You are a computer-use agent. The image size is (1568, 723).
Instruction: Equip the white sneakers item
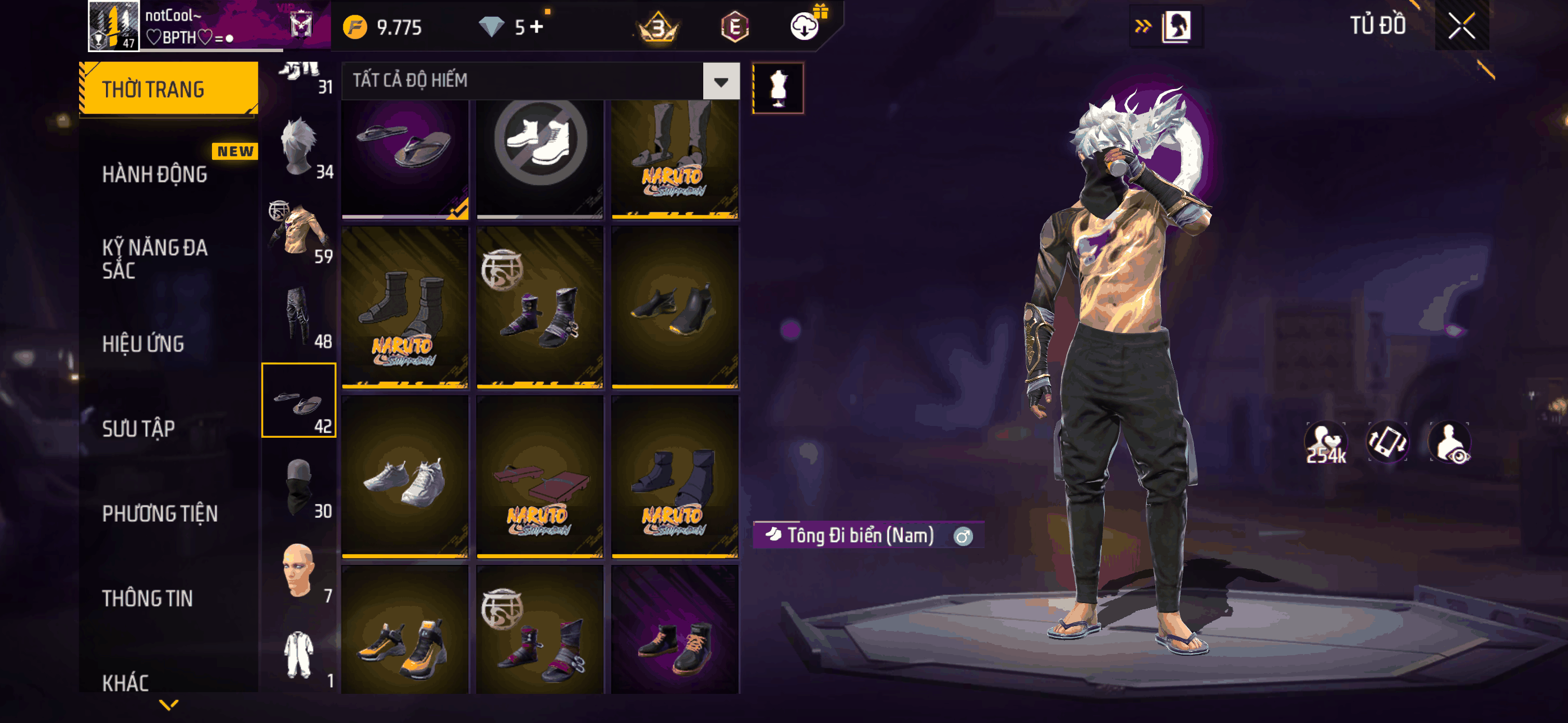tap(405, 476)
